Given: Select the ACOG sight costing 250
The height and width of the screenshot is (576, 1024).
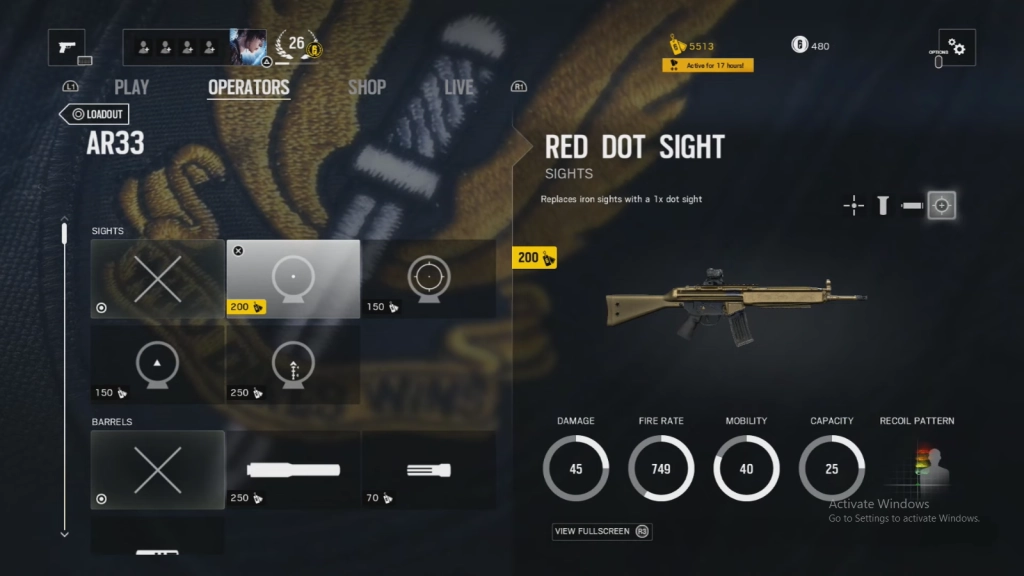Looking at the screenshot, I should pyautogui.click(x=293, y=364).
